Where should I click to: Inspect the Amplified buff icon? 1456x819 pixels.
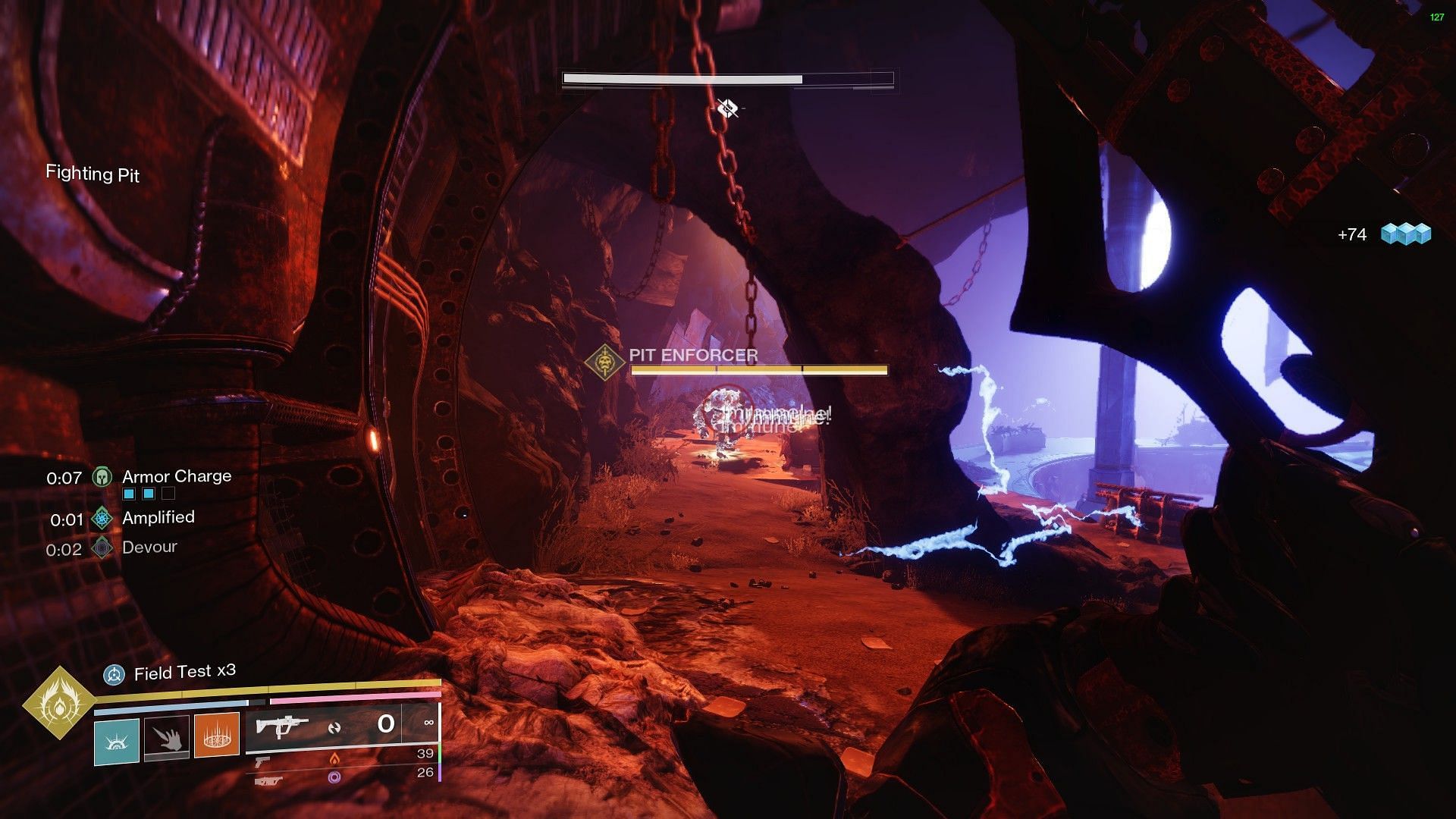point(102,519)
